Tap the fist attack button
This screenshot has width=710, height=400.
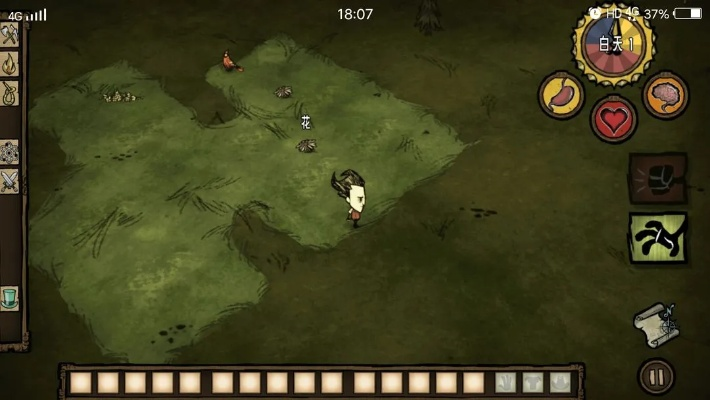point(657,179)
